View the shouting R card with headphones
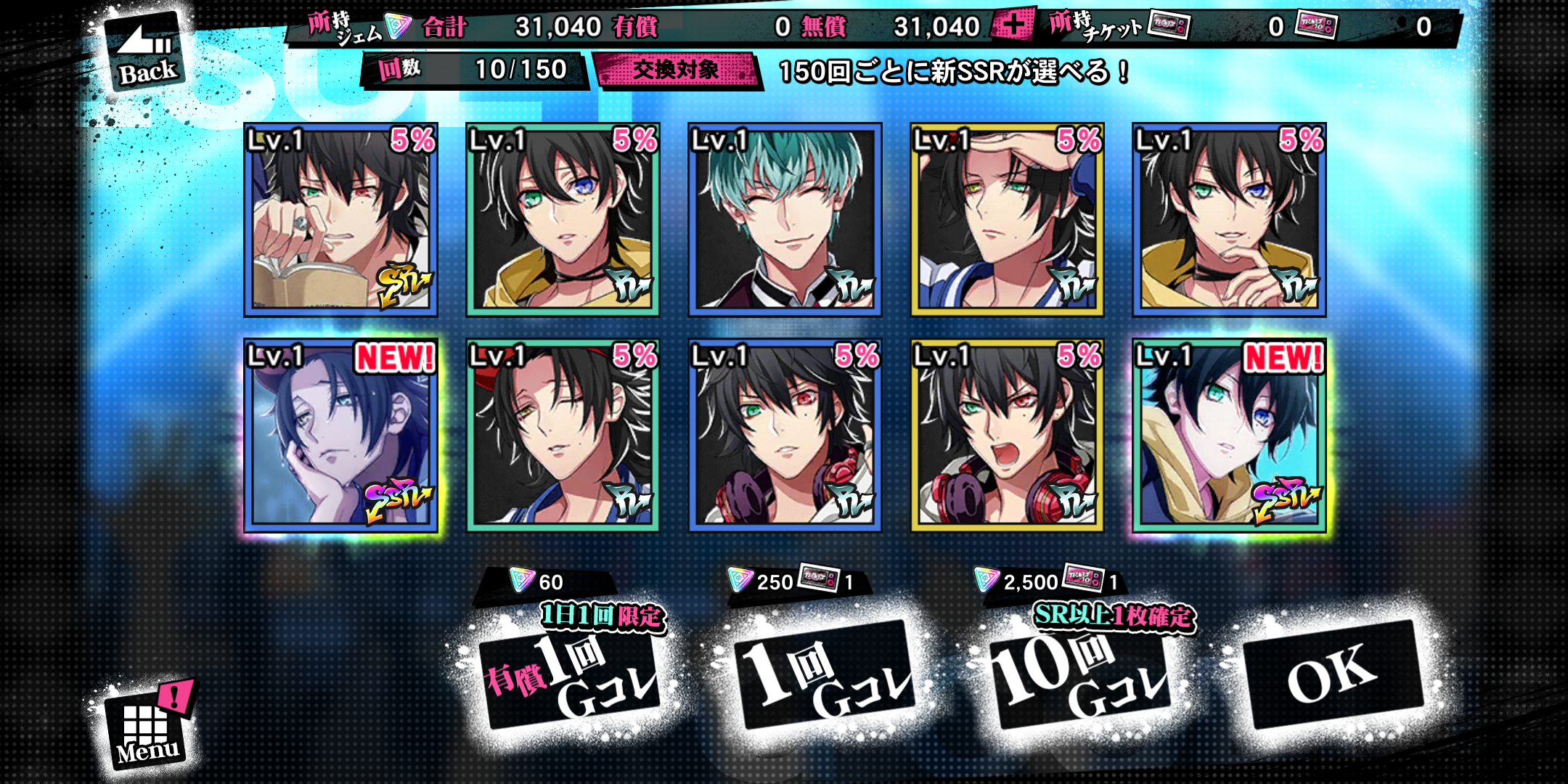The height and width of the screenshot is (784, 1568). [x=1007, y=436]
